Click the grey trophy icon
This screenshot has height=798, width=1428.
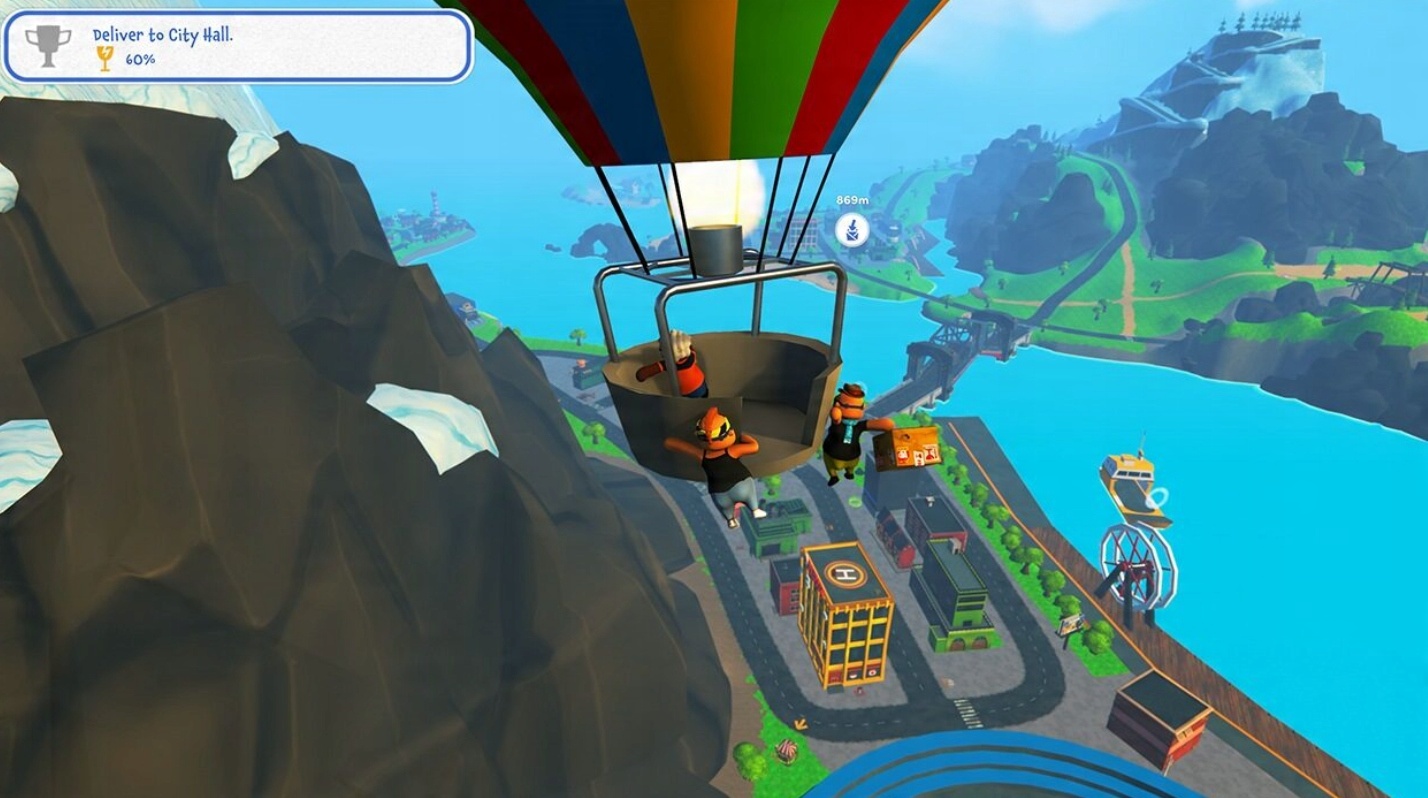48,46
